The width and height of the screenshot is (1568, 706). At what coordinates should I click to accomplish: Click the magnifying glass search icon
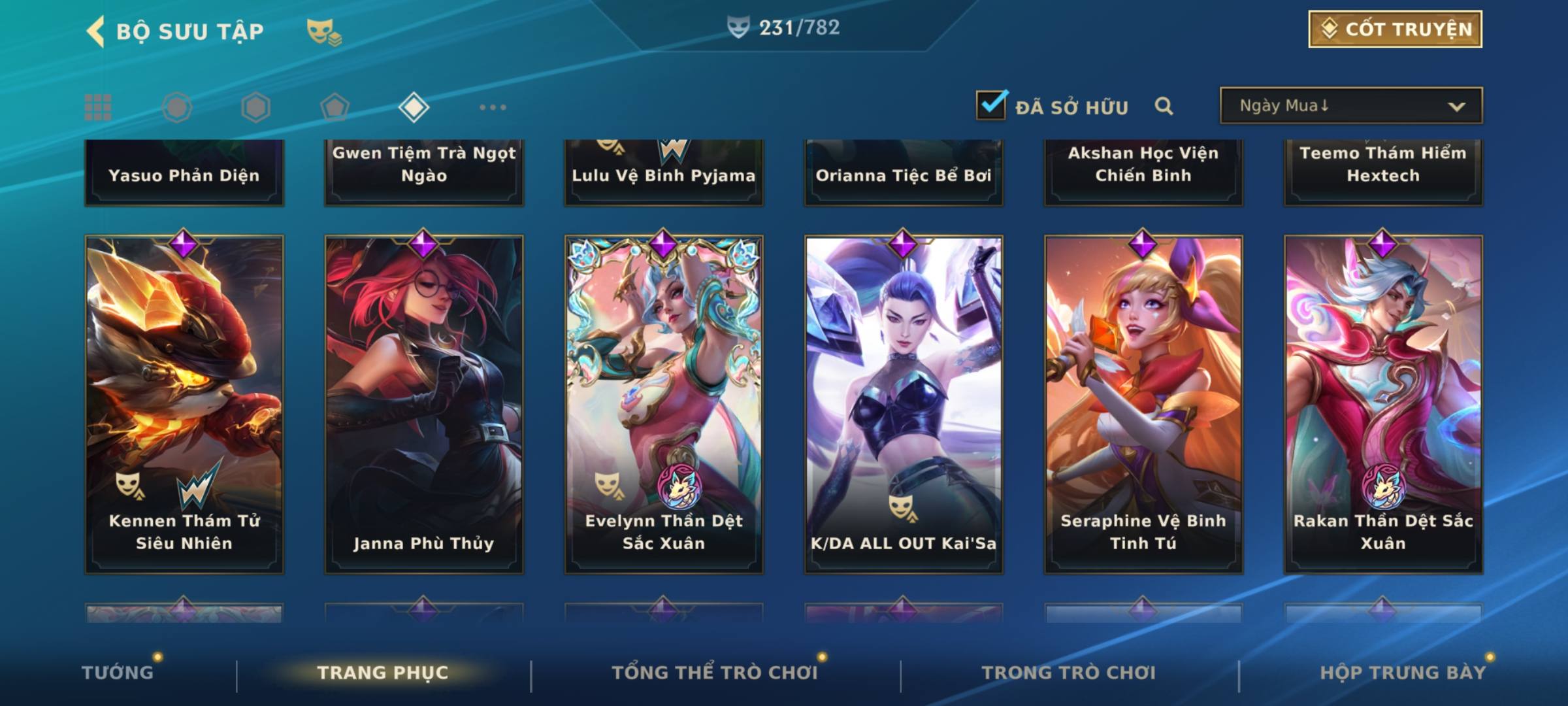(x=1164, y=106)
